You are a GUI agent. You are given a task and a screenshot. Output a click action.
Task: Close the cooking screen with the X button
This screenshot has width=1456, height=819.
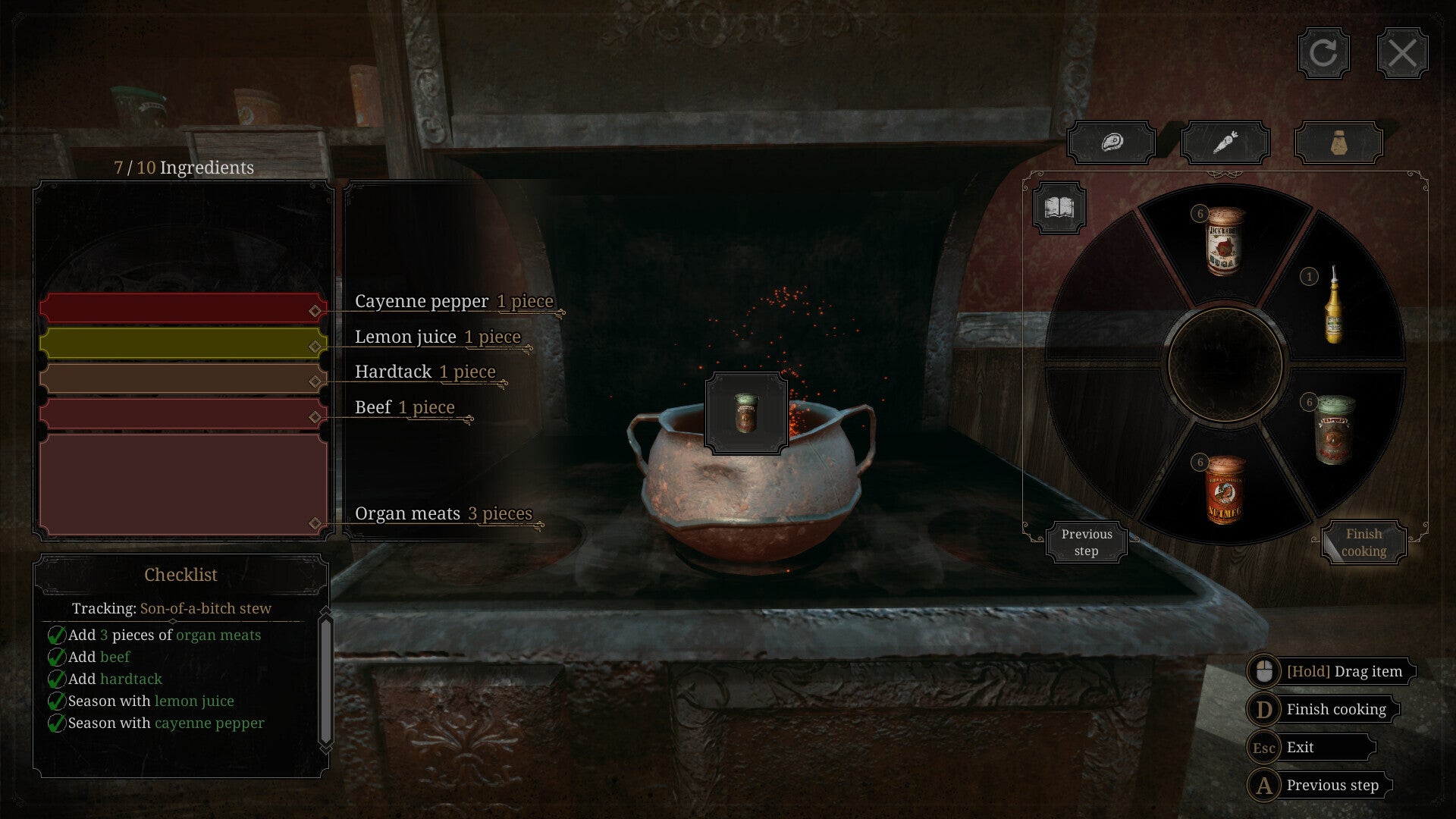tap(1401, 53)
